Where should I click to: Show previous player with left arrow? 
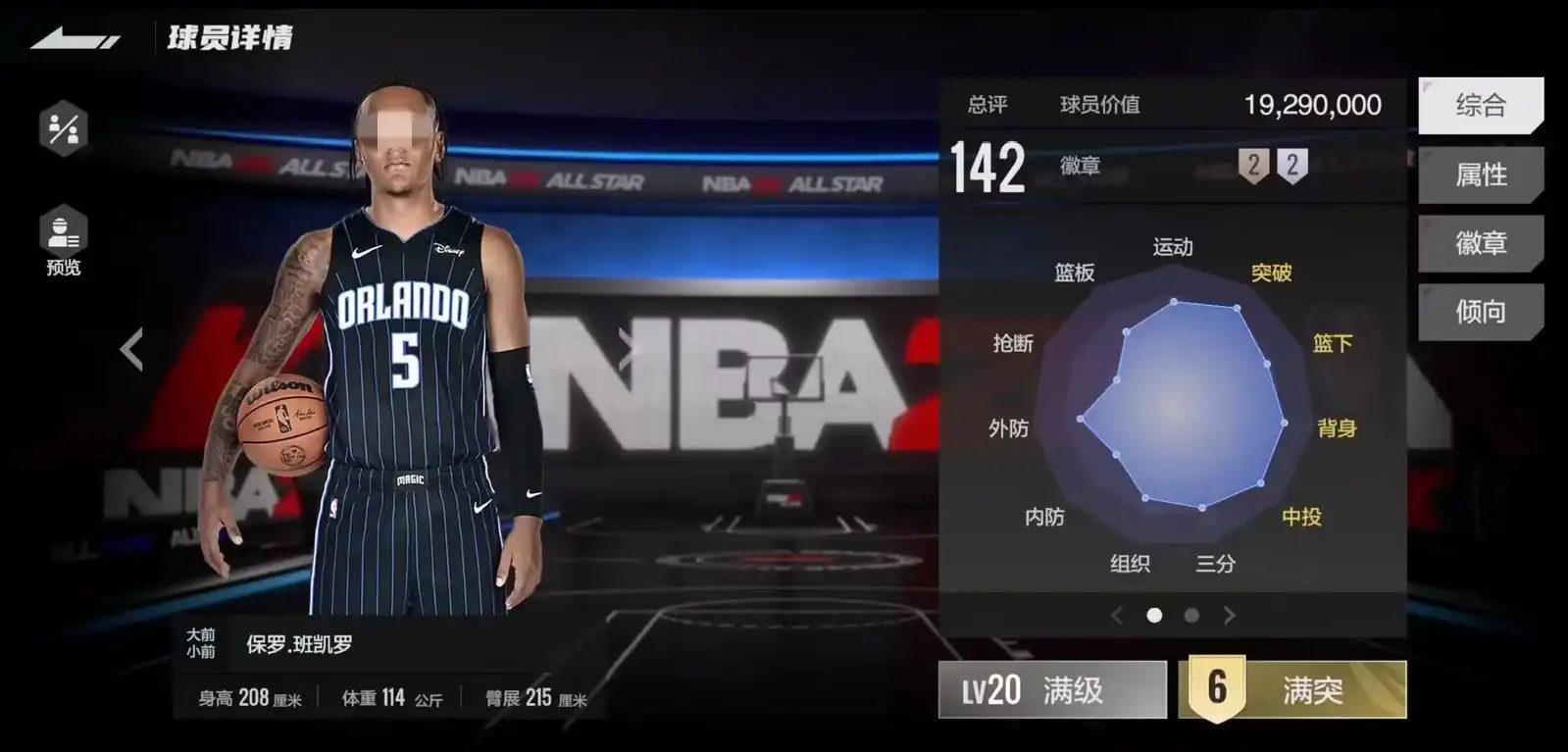click(x=132, y=348)
